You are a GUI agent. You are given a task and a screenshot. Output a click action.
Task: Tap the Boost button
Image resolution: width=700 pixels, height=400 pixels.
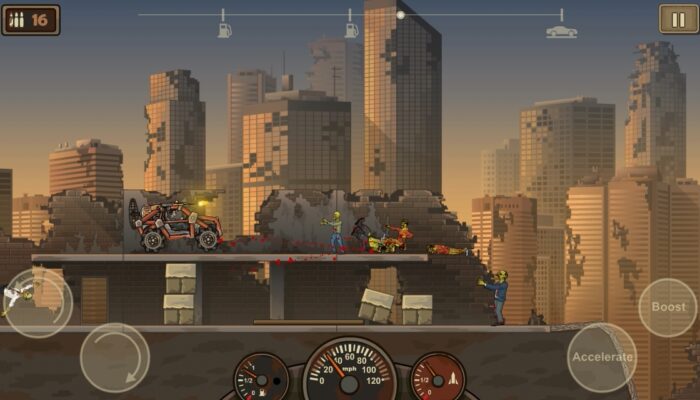coord(667,307)
